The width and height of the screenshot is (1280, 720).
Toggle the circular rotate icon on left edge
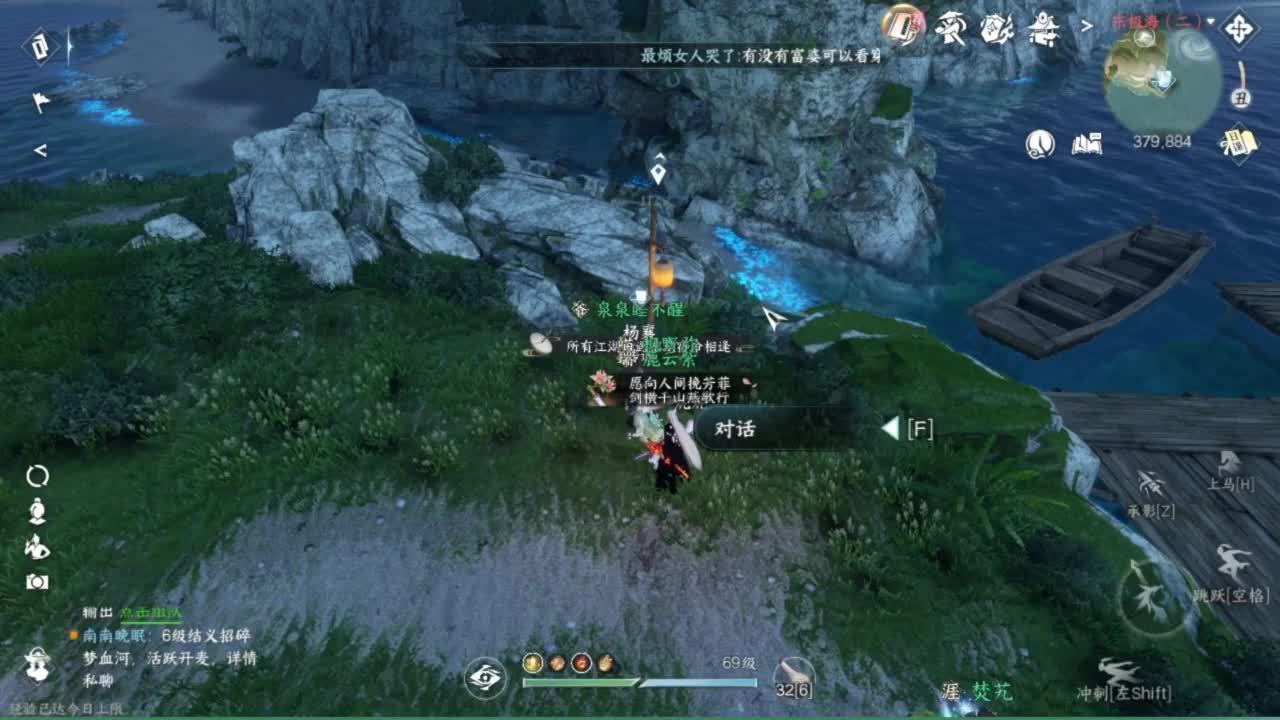(x=36, y=475)
